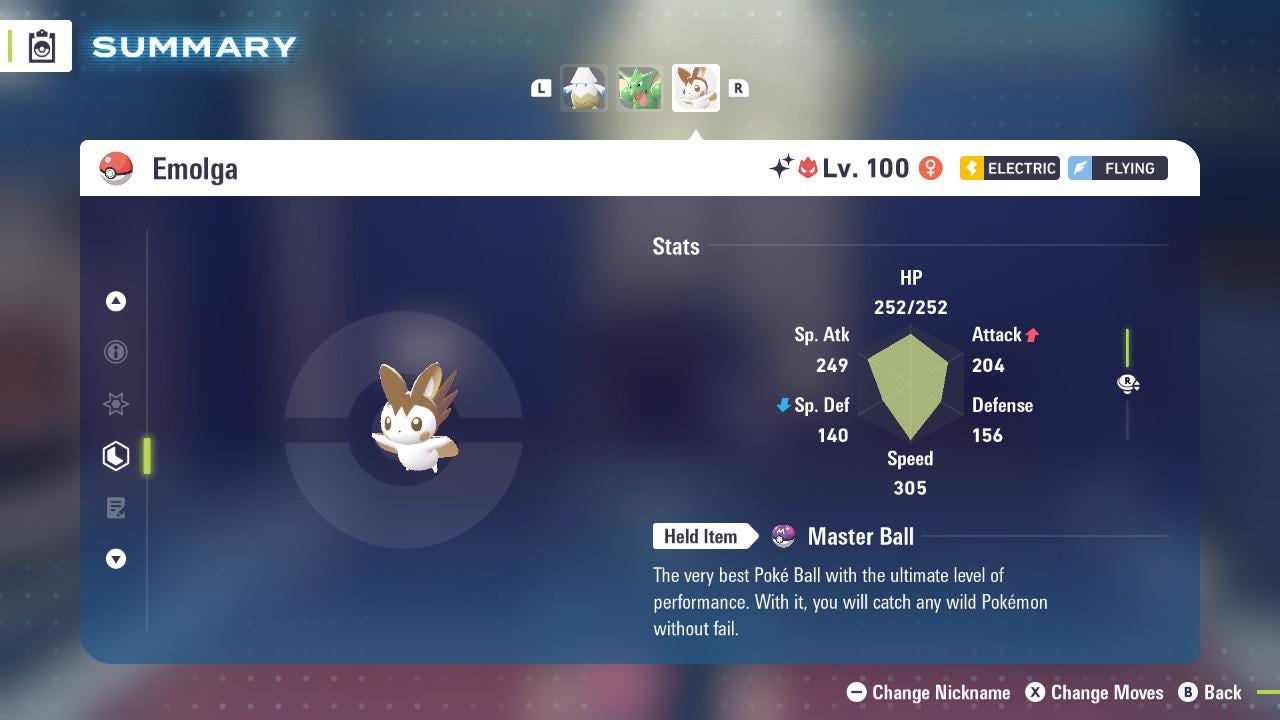
Task: Switch to Emolga's party thumbnail tab
Action: [x=695, y=87]
